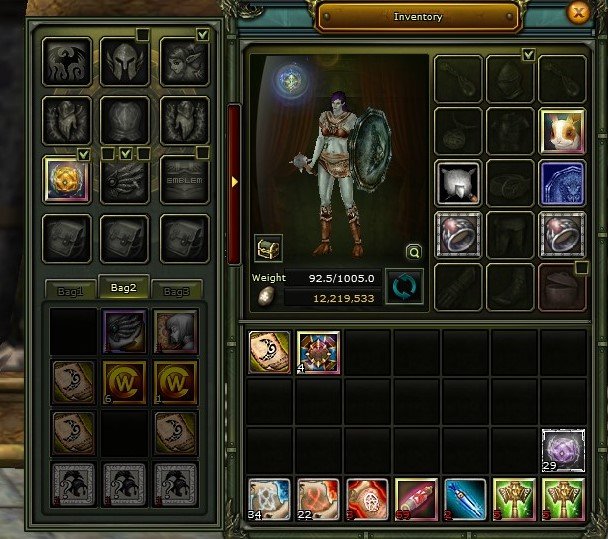Choose the blue shield emblem slot

point(562,184)
